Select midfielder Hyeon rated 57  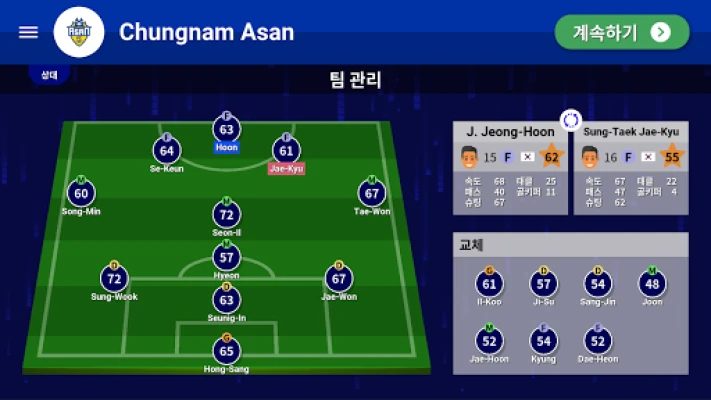pos(227,257)
